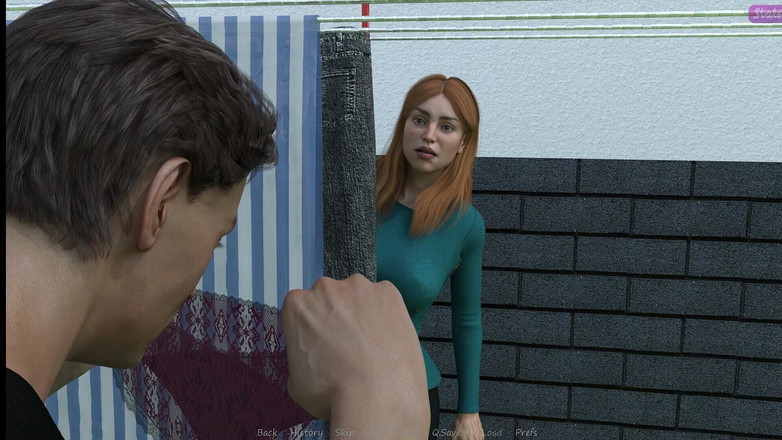The width and height of the screenshot is (782, 440).
Task: Quick save with Q.Save
Action: point(446,433)
